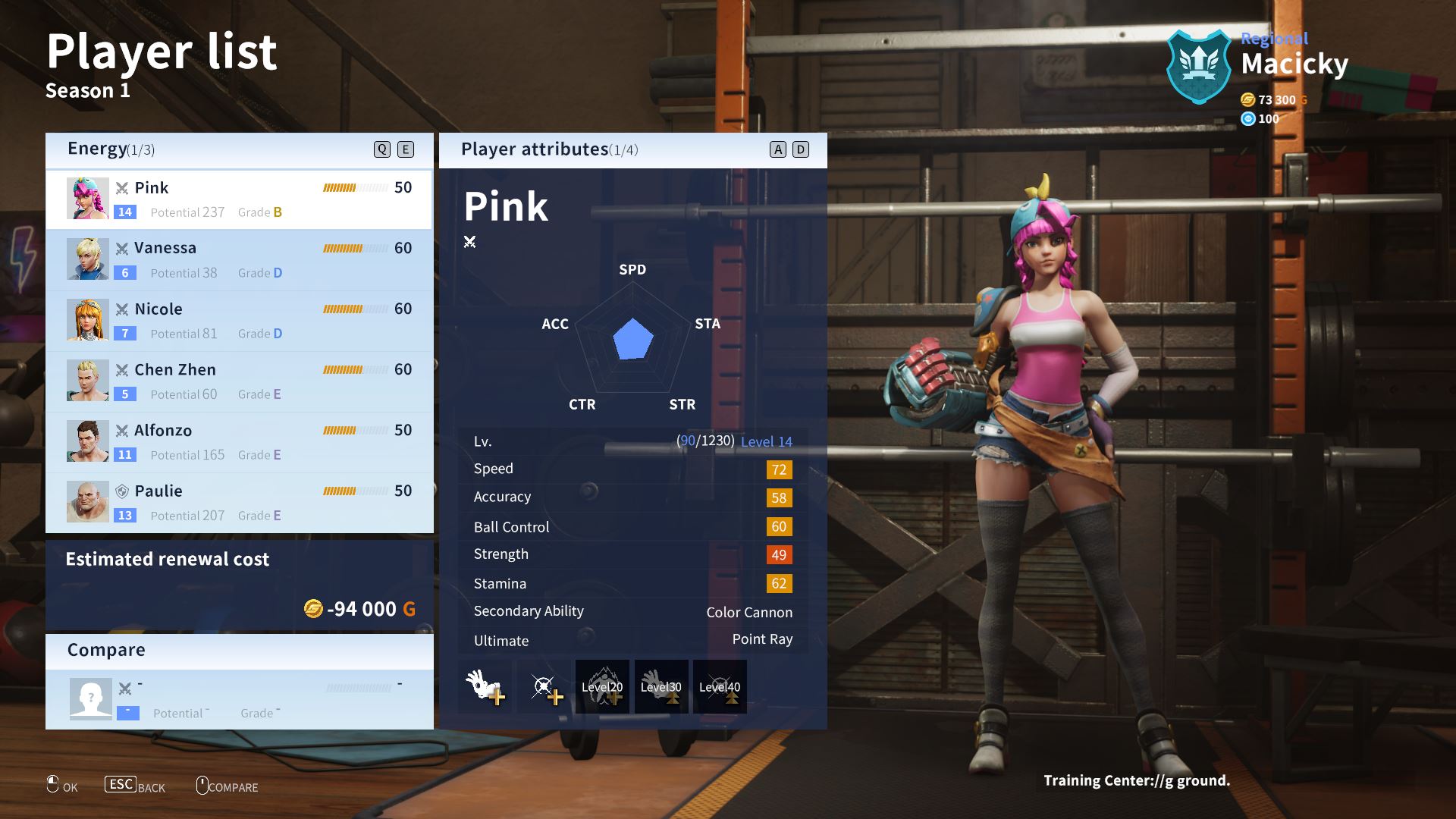Open the Macicky team crest badge
The image size is (1456, 819).
coord(1199,67)
